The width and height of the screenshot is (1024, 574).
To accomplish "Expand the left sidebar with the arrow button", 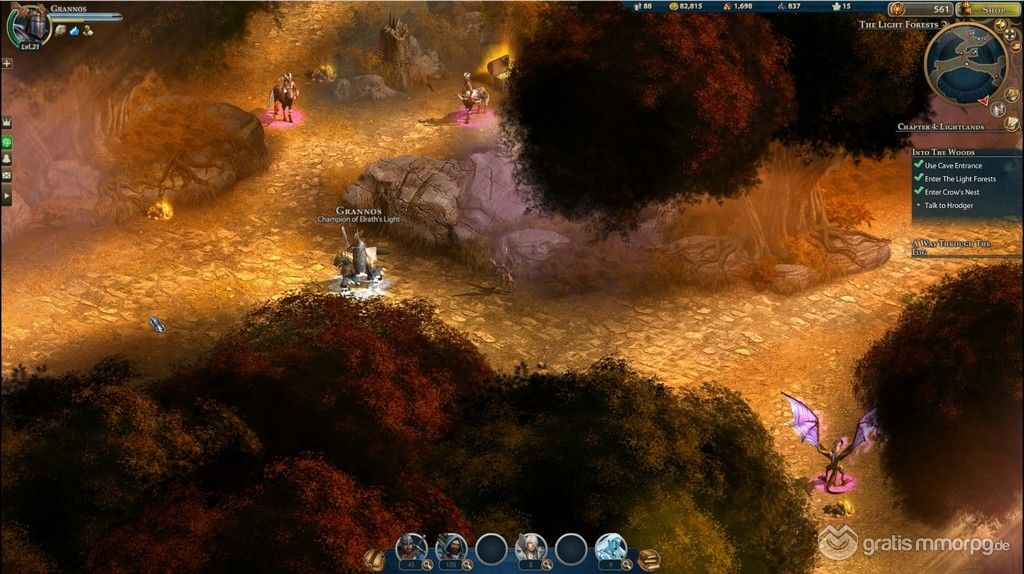I will tap(7, 196).
